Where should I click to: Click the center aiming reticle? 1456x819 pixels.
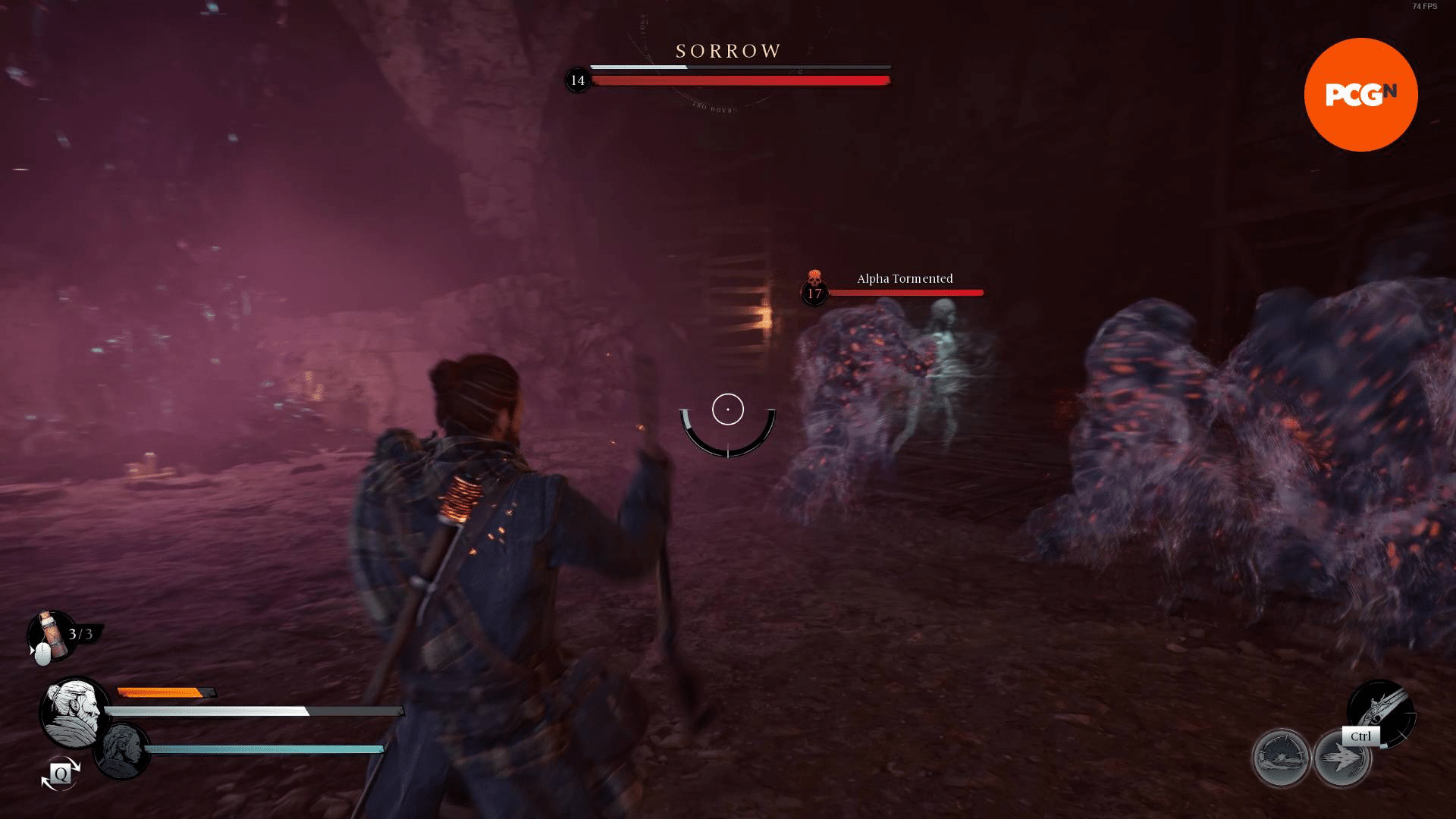point(727,409)
